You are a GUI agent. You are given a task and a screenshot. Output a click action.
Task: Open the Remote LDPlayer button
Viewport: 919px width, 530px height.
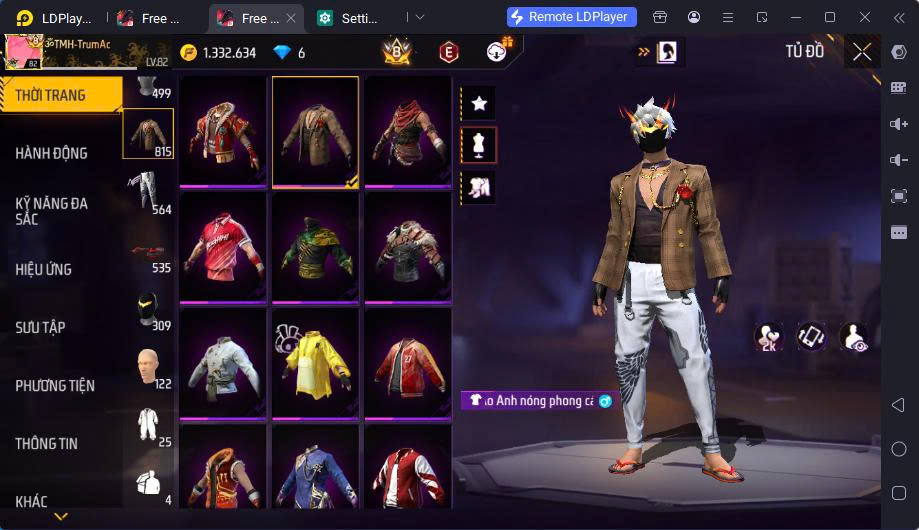571,17
